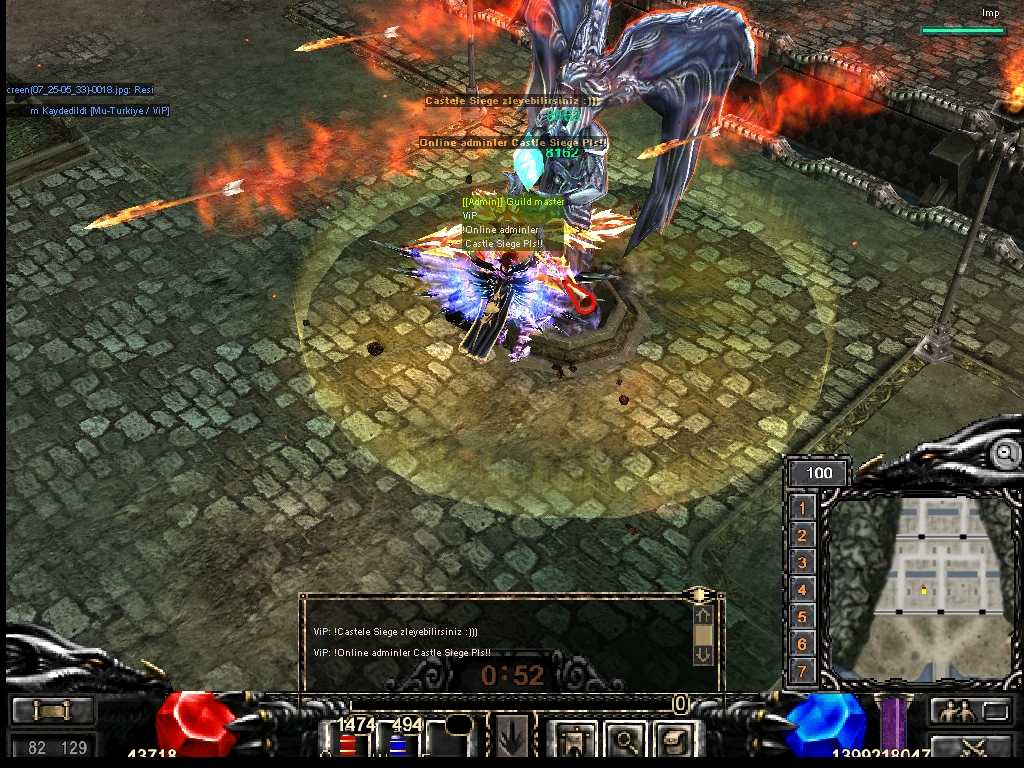Click the numbered button 1 beside the minimap
This screenshot has width=1024, height=768.
(802, 508)
